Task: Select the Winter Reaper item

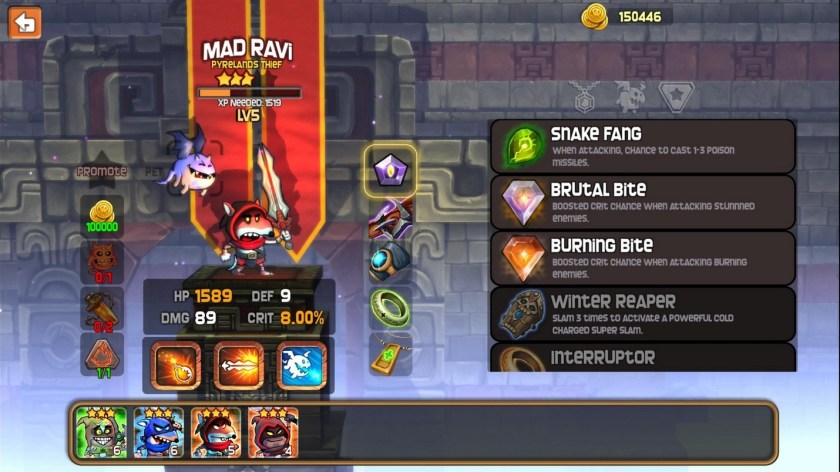Action: (x=642, y=313)
